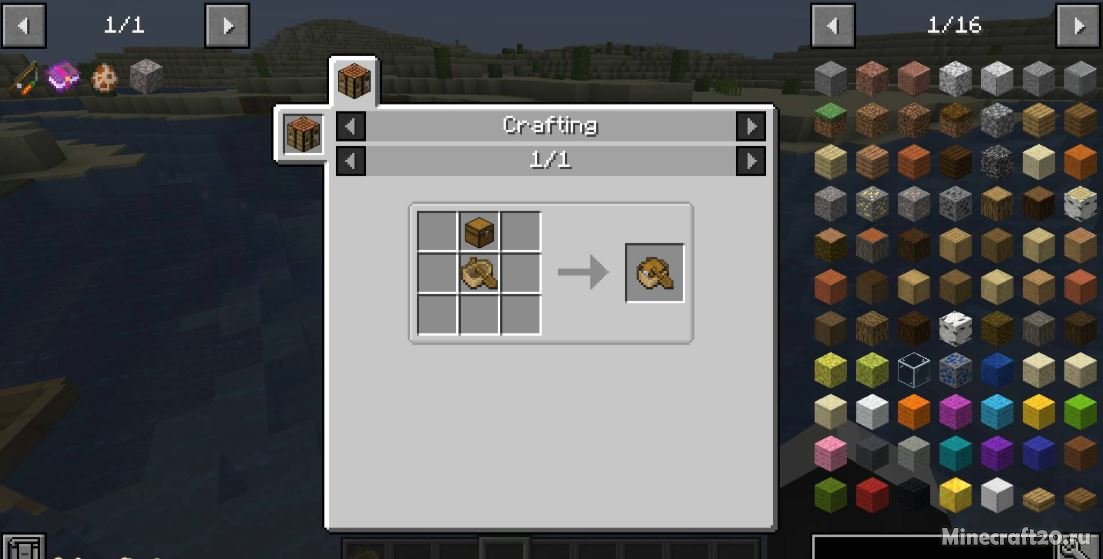Choose the bookmarked purple enchanted book
1103x559 pixels.
coord(63,77)
